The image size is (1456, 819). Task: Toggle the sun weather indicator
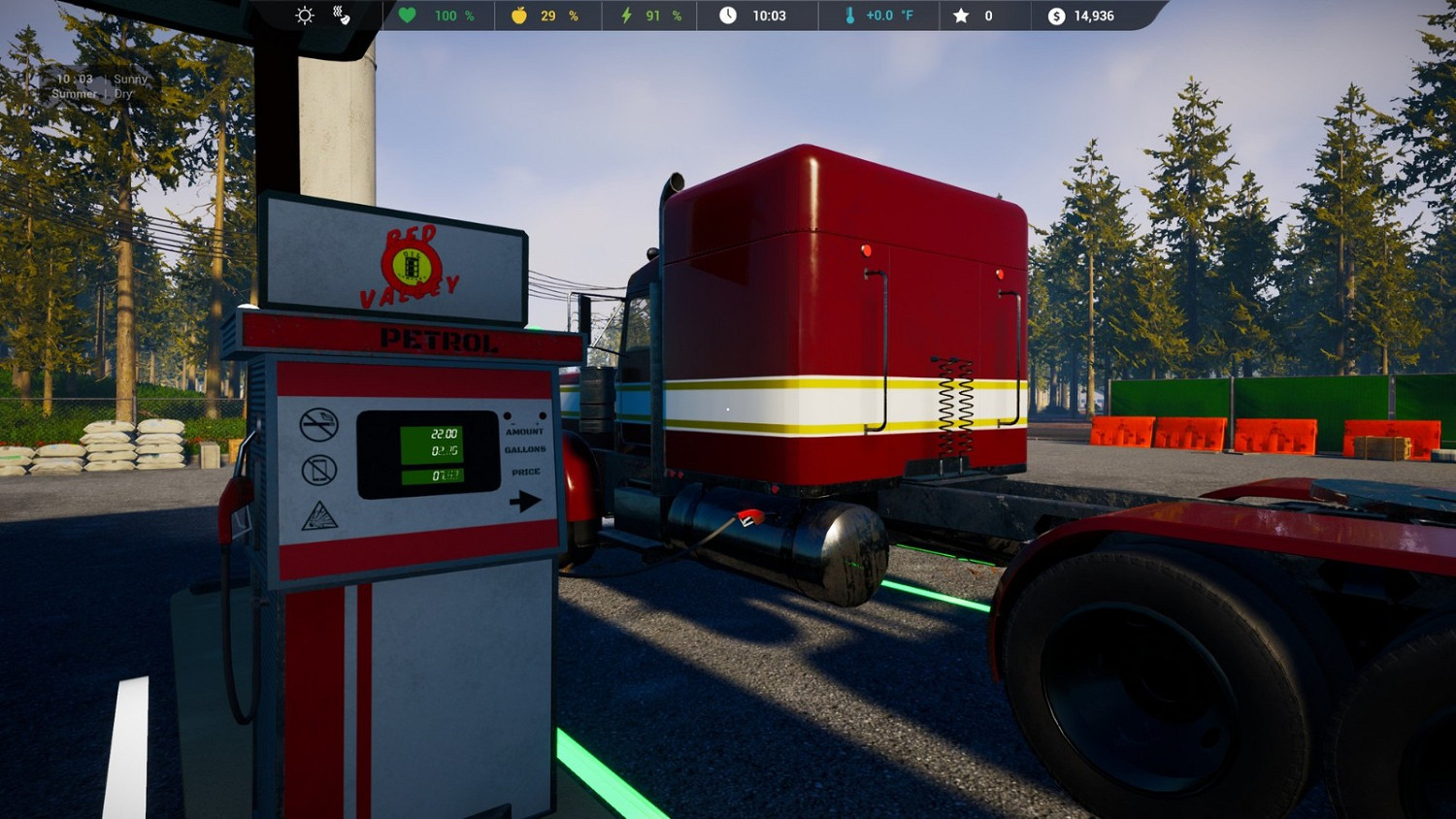click(304, 15)
